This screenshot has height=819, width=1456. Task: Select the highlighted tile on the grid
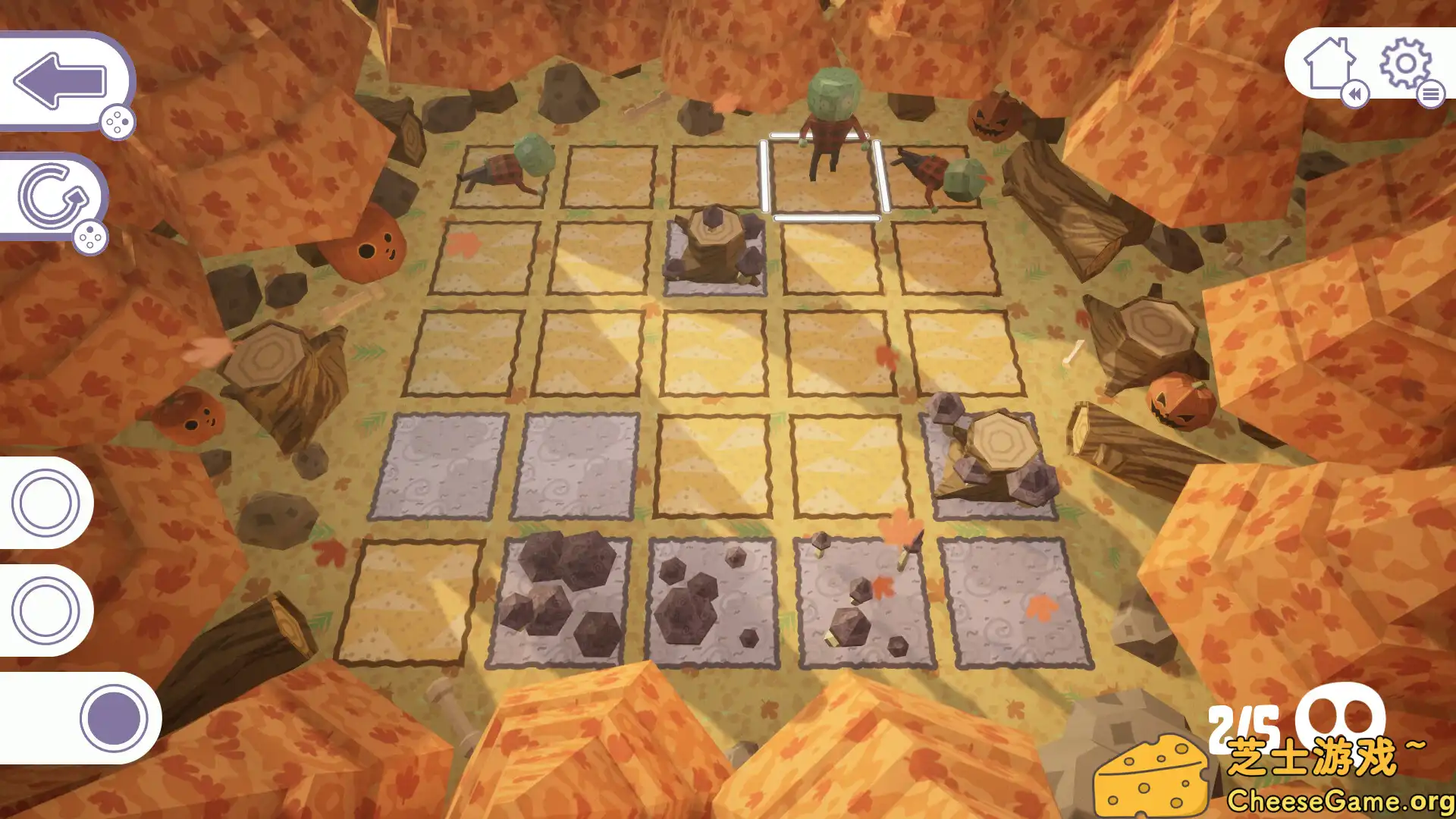[x=824, y=174]
